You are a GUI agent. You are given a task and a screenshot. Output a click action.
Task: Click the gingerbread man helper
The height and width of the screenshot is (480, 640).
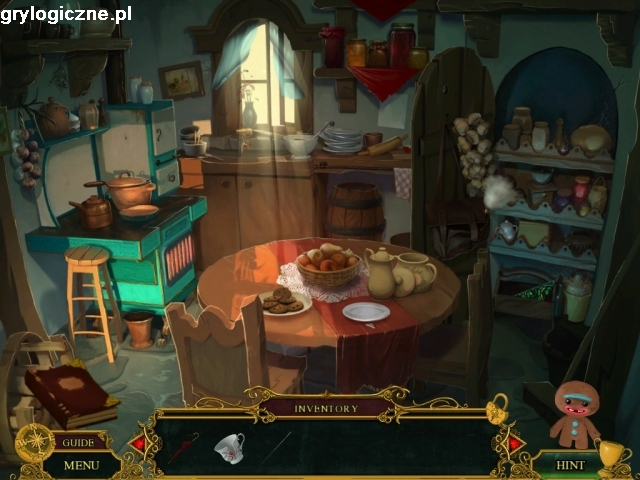click(x=575, y=413)
